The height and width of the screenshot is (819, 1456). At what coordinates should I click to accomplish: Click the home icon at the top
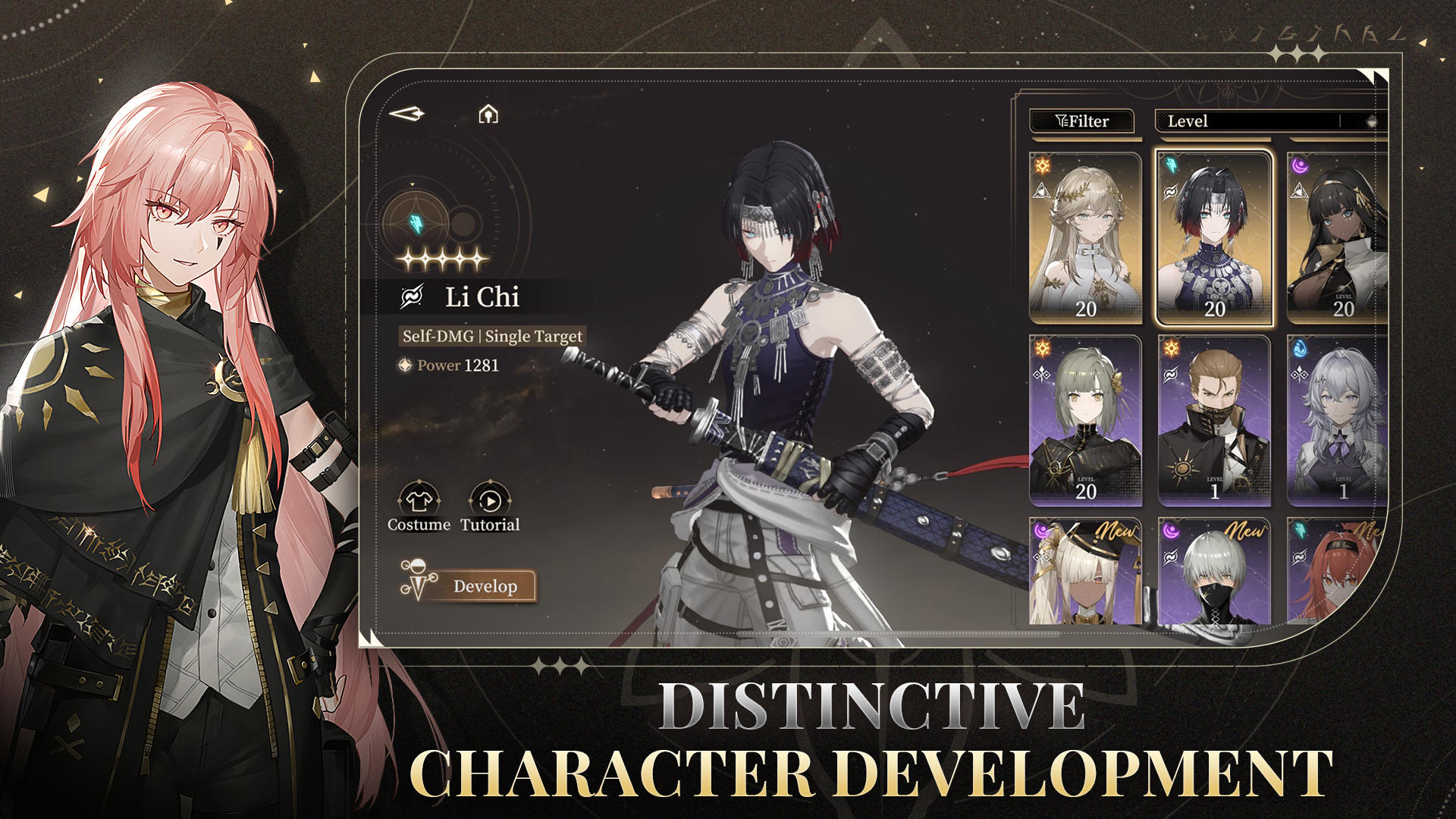[488, 114]
